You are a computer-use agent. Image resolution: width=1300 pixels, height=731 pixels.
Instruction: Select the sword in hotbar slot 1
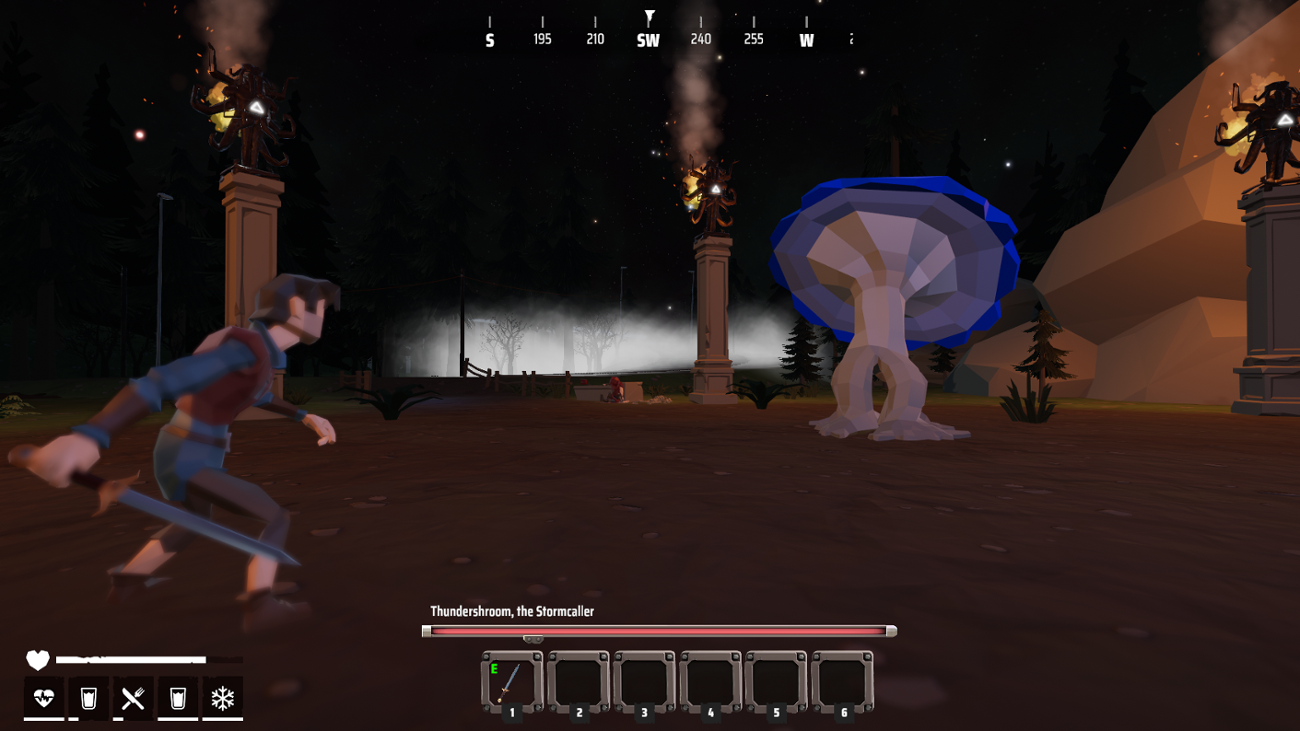click(510, 683)
